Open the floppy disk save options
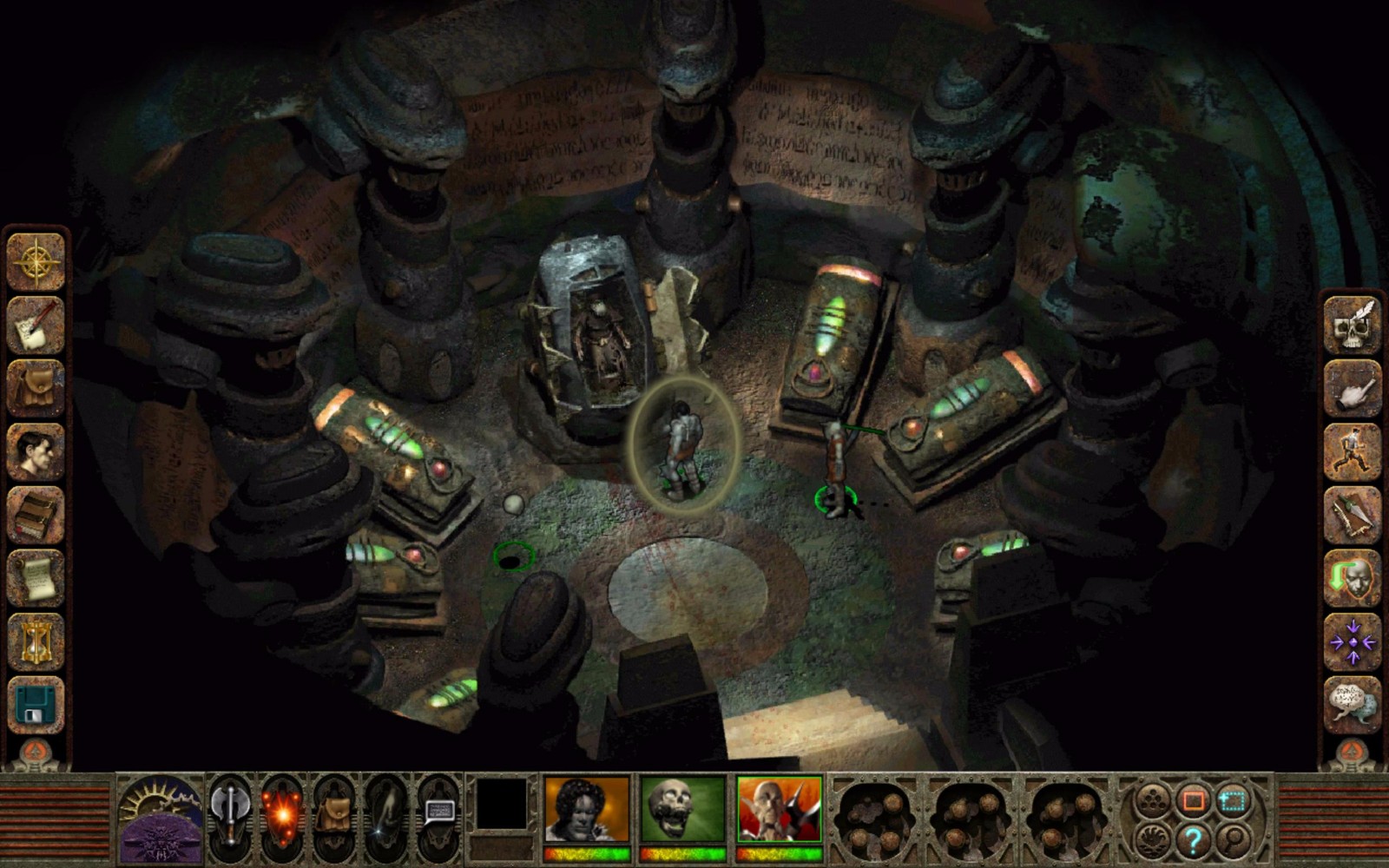Screen dimensions: 1389x868 point(36,705)
